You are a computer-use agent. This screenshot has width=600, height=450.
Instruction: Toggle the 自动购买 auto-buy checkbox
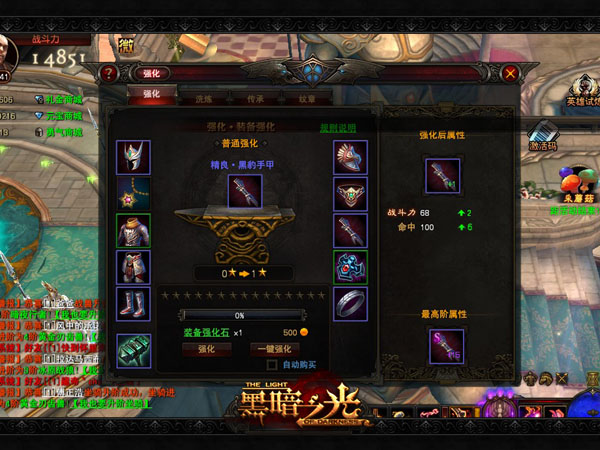(272, 365)
